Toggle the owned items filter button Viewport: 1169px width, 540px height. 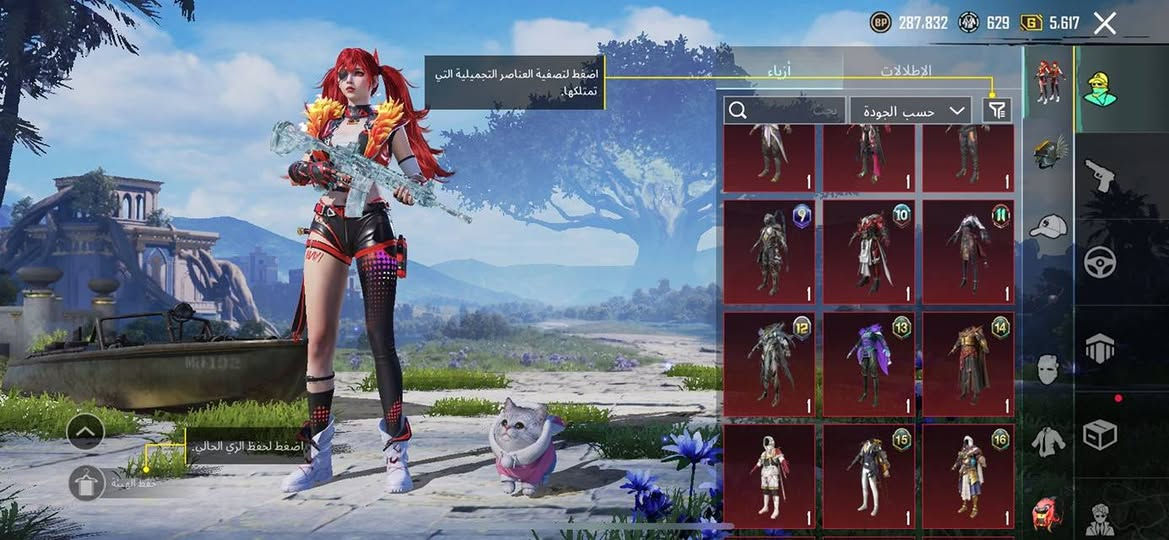(x=997, y=111)
